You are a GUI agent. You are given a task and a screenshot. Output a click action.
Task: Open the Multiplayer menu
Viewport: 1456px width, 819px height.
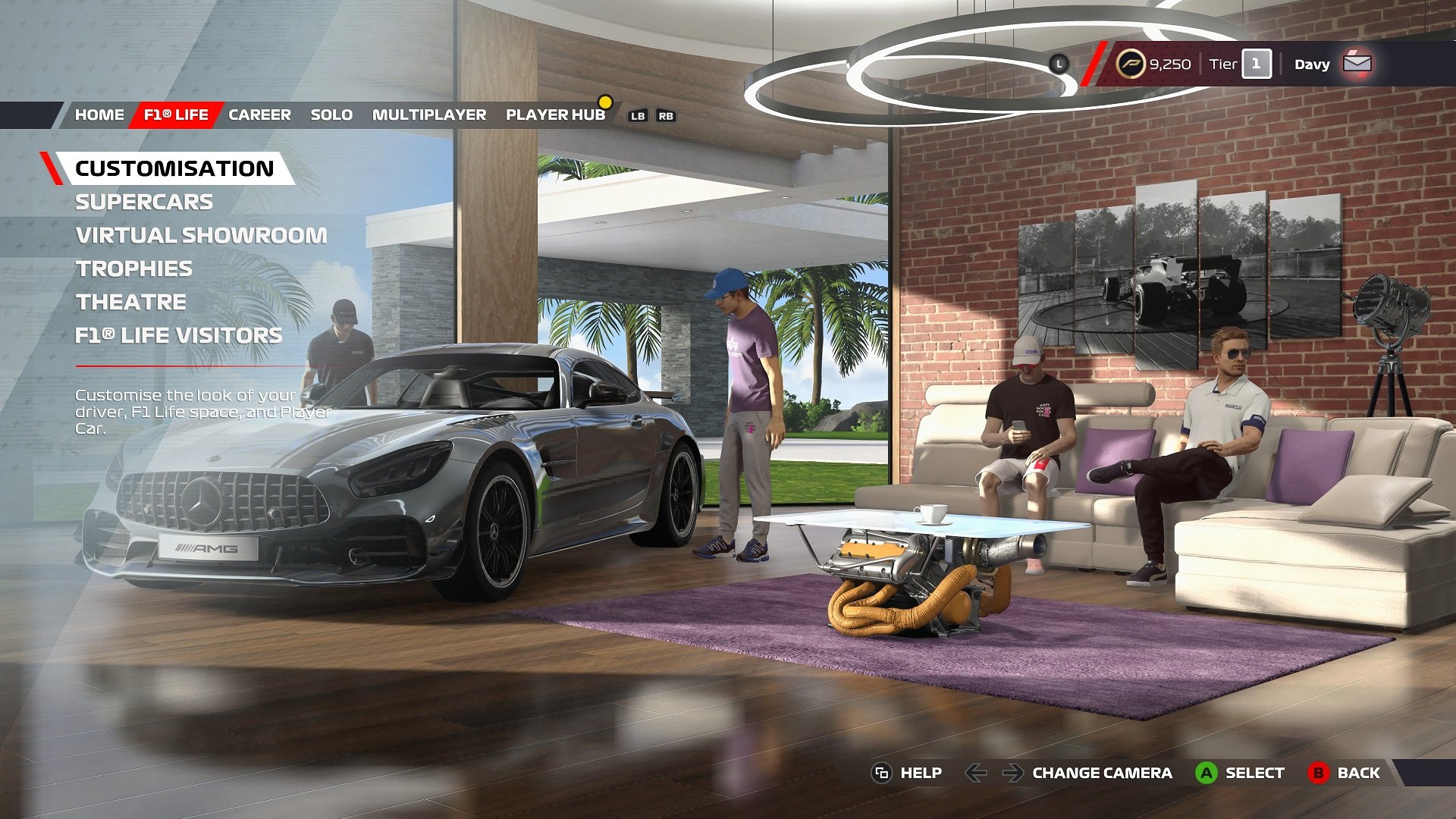[428, 115]
